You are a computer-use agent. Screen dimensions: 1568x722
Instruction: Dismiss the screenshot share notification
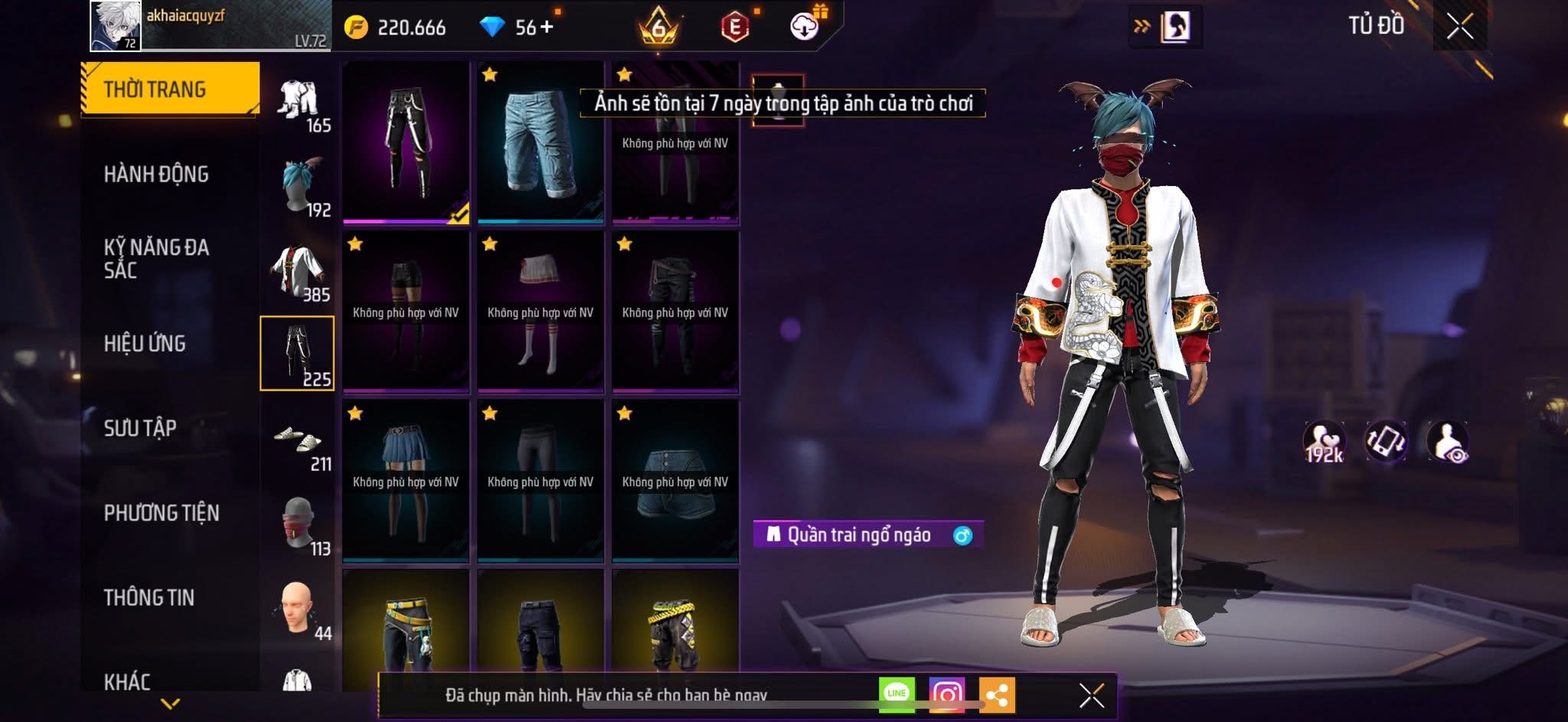pyautogui.click(x=1091, y=695)
